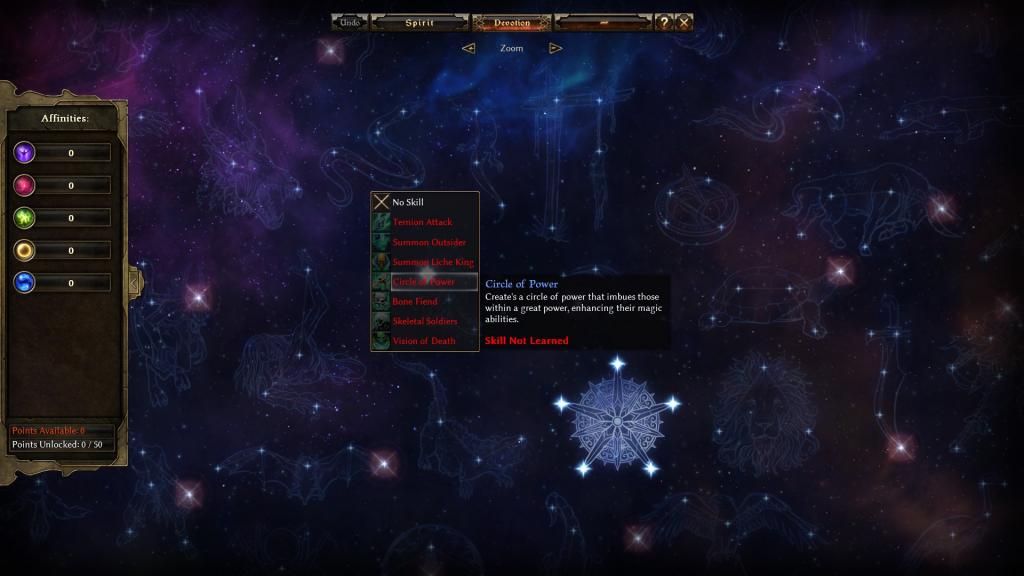Select Circle of Power skill
The image size is (1024, 576).
click(425, 282)
